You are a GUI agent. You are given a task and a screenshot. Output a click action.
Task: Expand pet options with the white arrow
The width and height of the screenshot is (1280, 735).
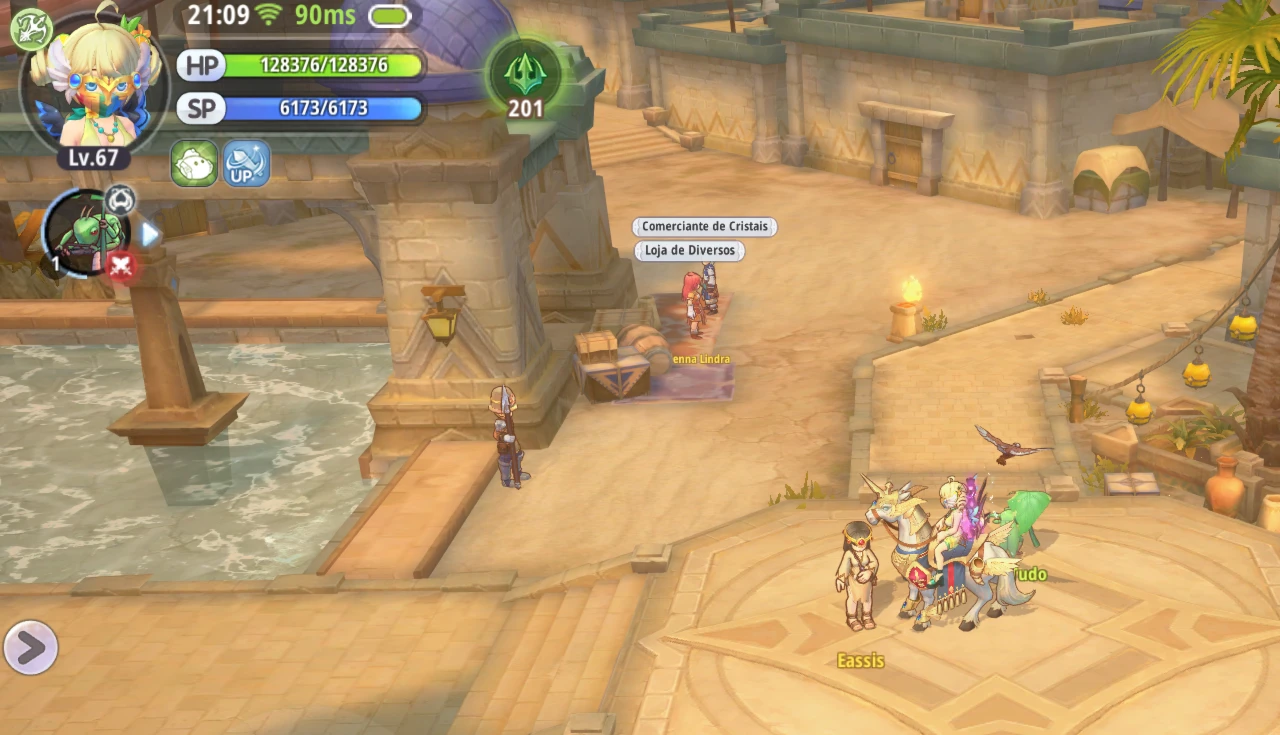tap(150, 234)
